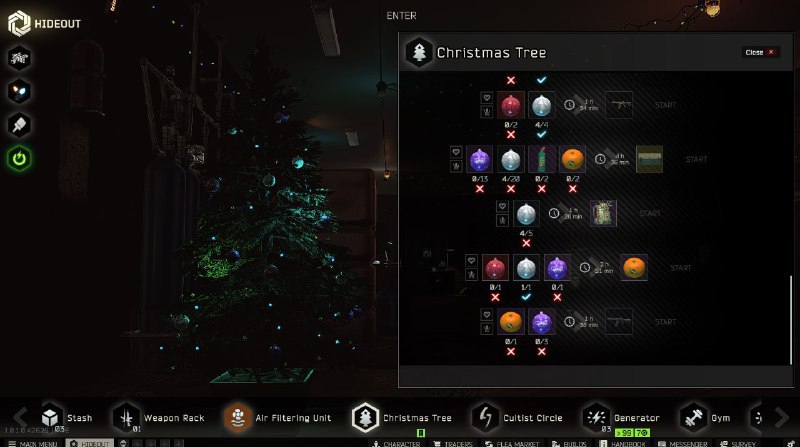The width and height of the screenshot is (800, 447).
Task: Start the green firecracker recipe craft
Action: point(696,159)
